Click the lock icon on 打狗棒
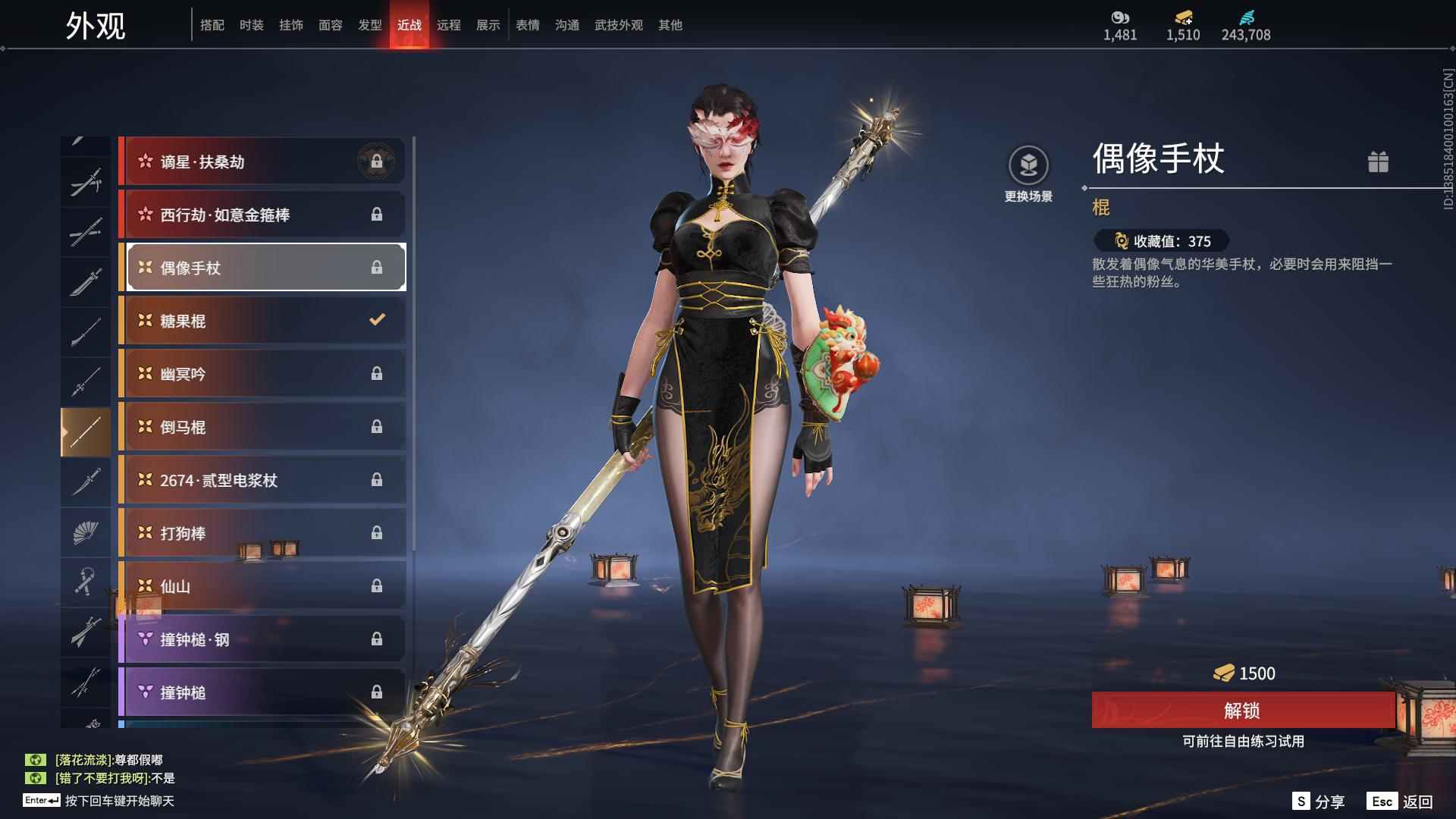 [377, 532]
